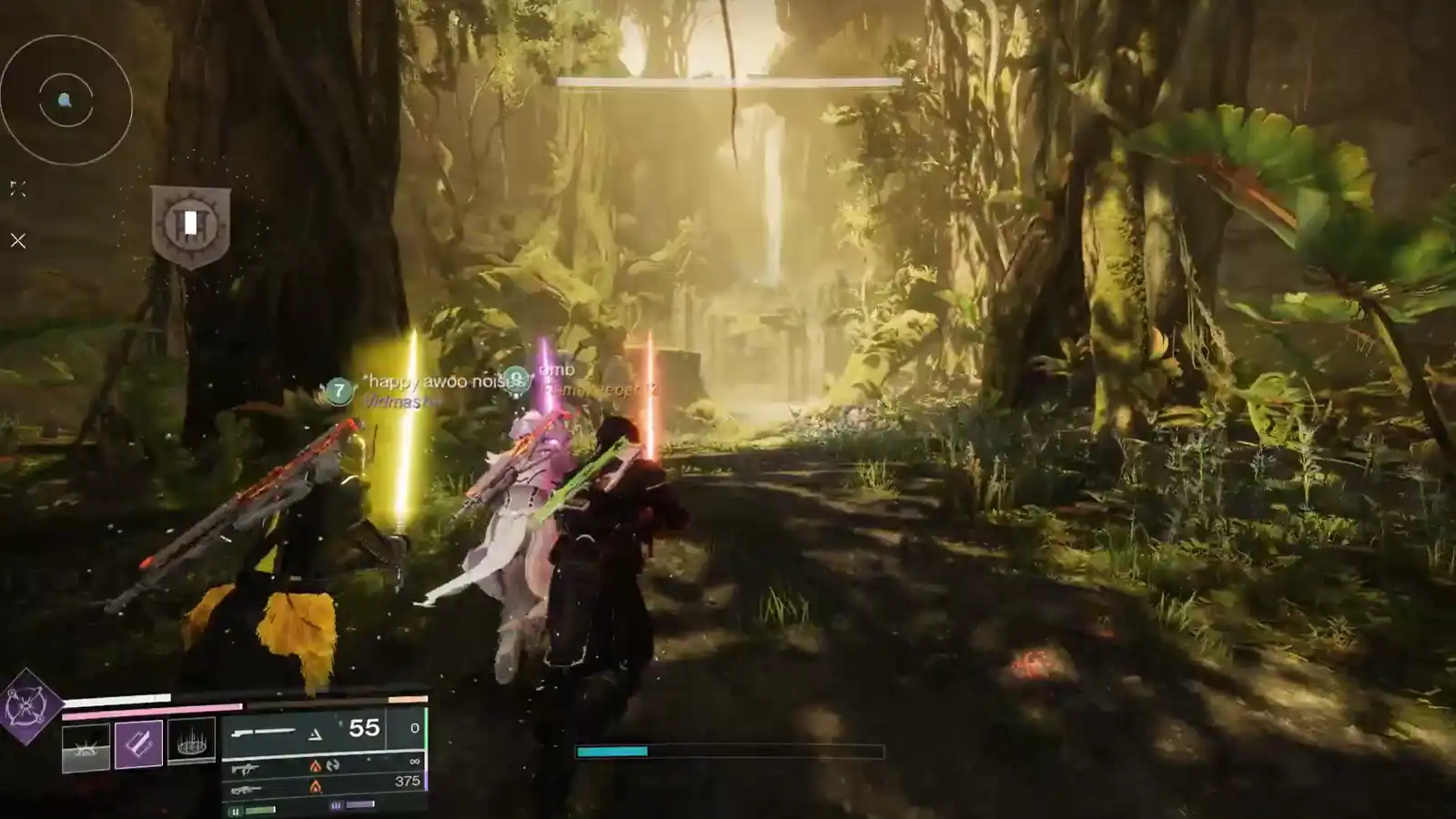This screenshot has height=819, width=1456.
Task: Click the X dismiss icon on left edge
Action: point(18,239)
